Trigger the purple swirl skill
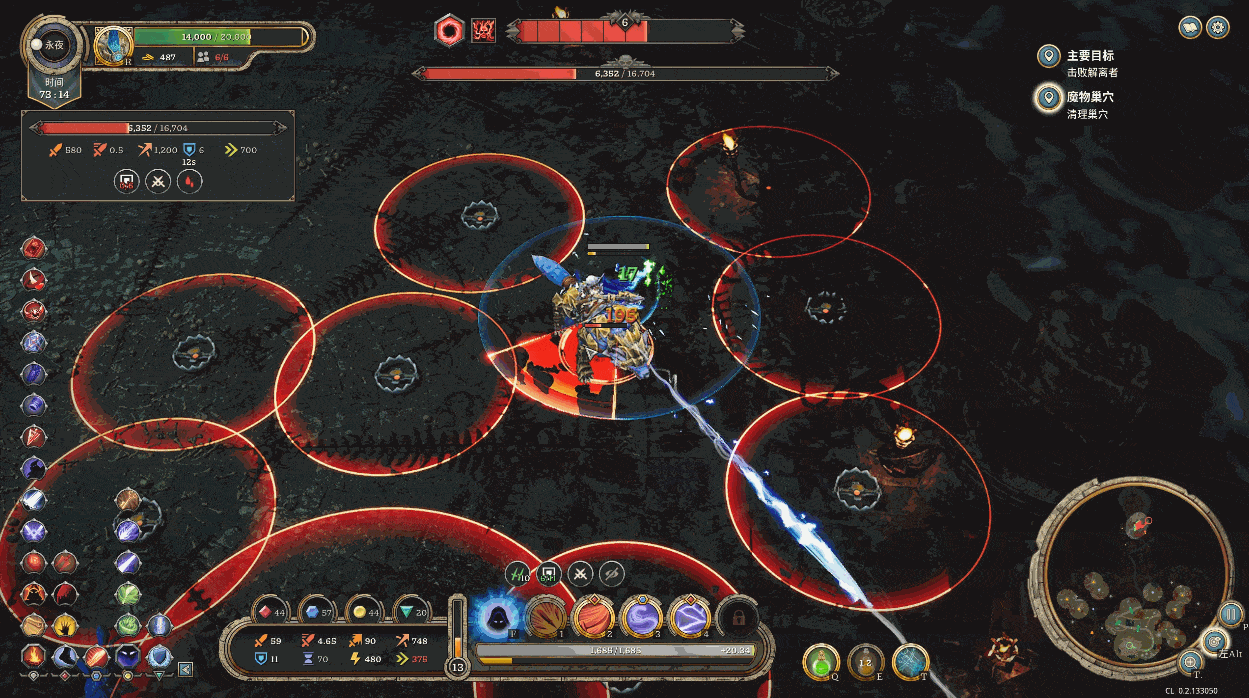1249x698 pixels. [x=642, y=618]
